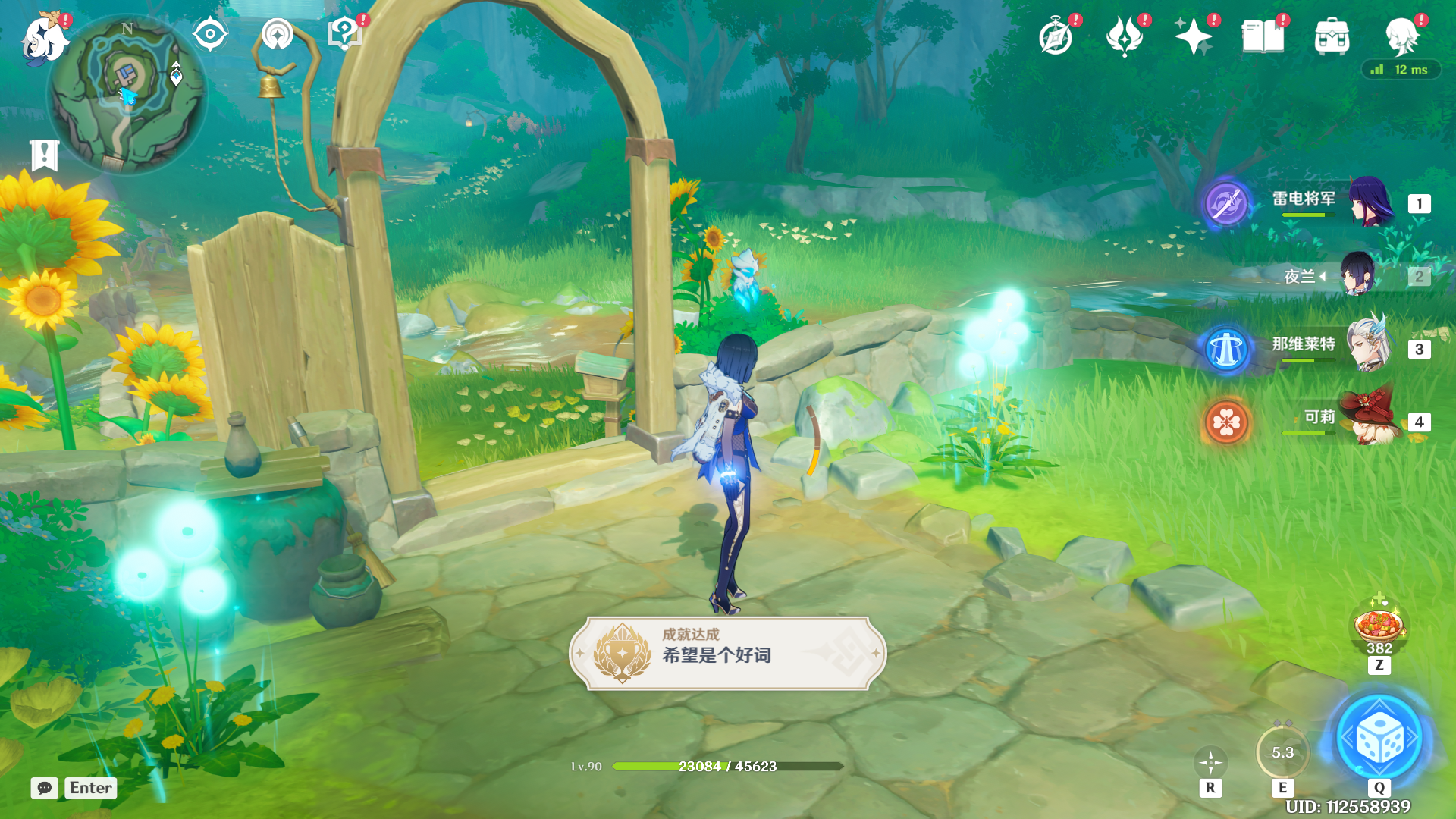Open the chat speech bubble button
Screen dimensions: 1456x819
click(45, 788)
